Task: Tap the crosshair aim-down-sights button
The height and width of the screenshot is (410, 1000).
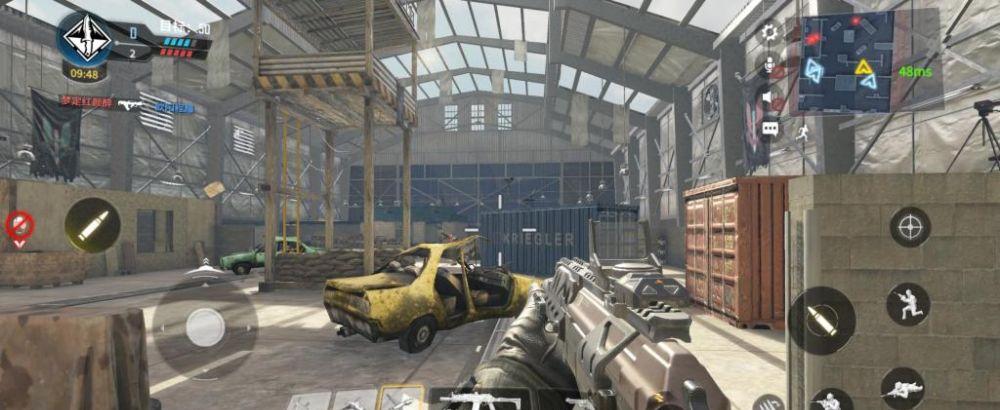Action: pos(910,227)
